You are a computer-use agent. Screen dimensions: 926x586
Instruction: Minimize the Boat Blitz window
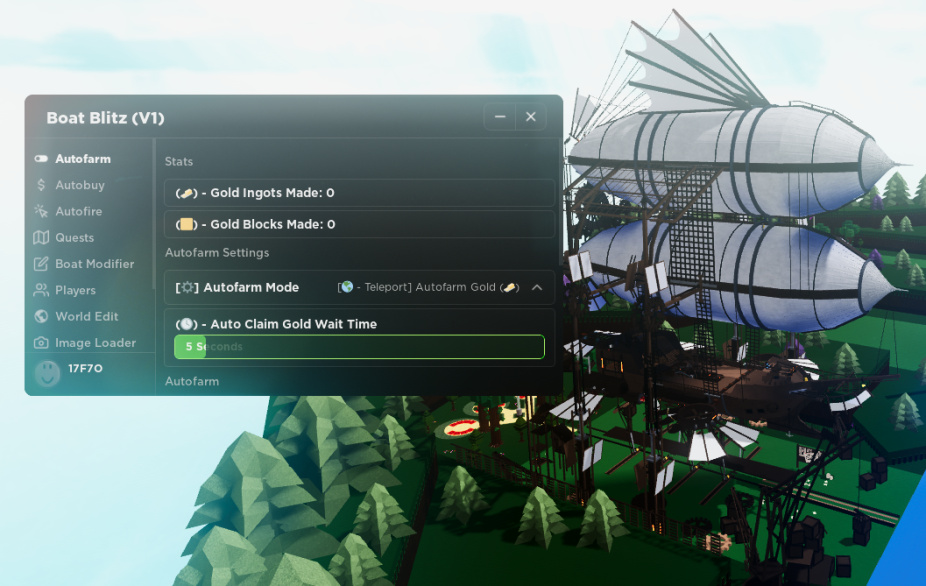[x=500, y=117]
